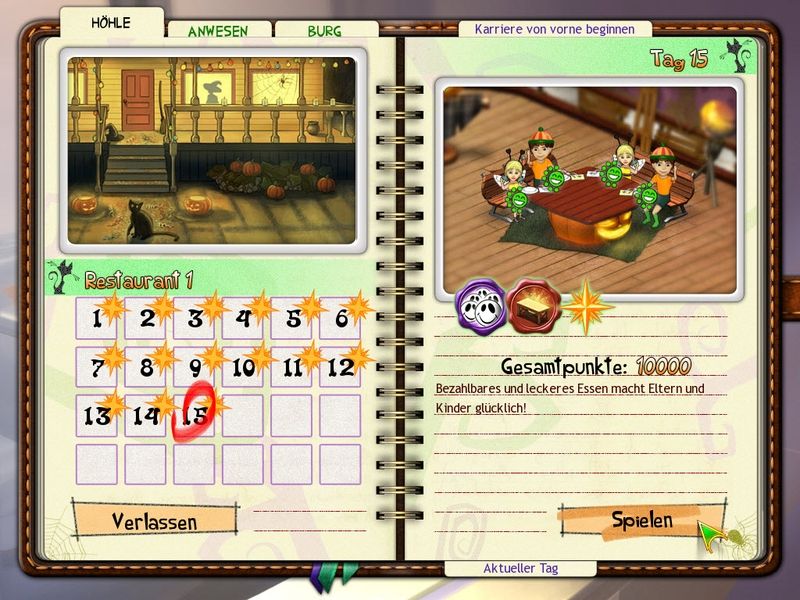
Task: Select the Burg tab
Action: point(324,31)
